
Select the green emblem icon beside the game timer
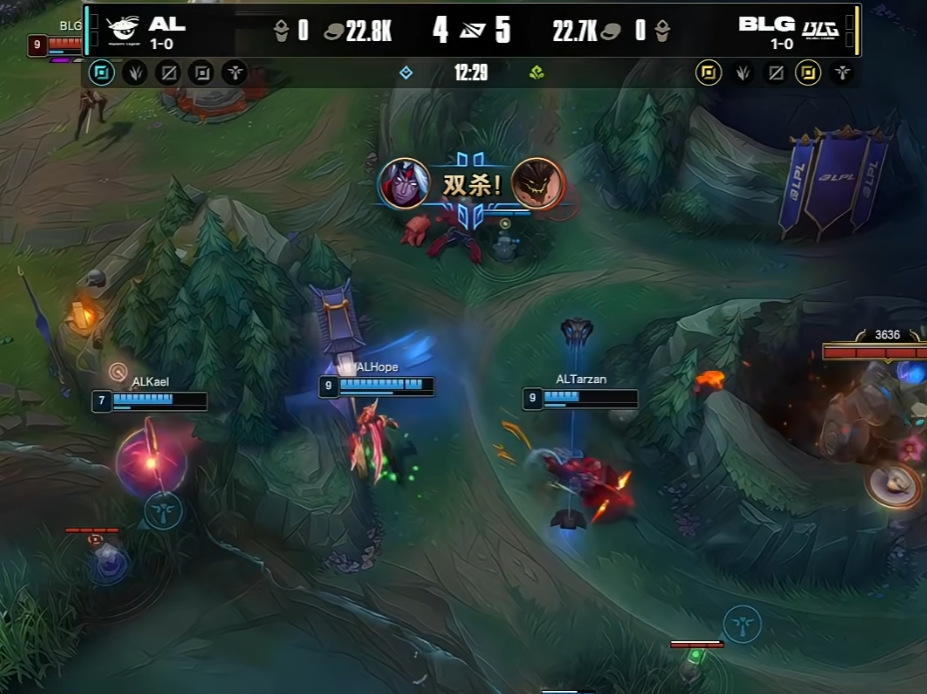[537, 72]
